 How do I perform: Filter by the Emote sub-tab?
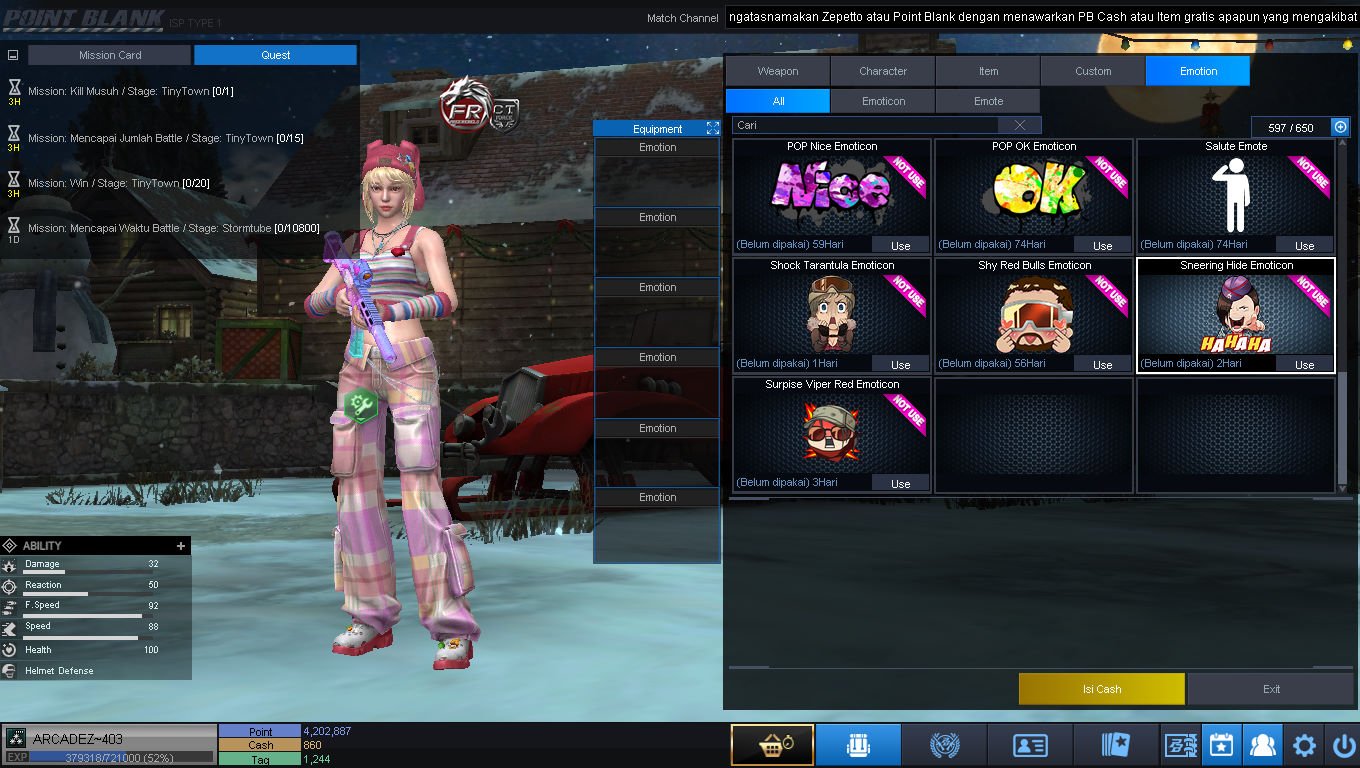point(988,101)
